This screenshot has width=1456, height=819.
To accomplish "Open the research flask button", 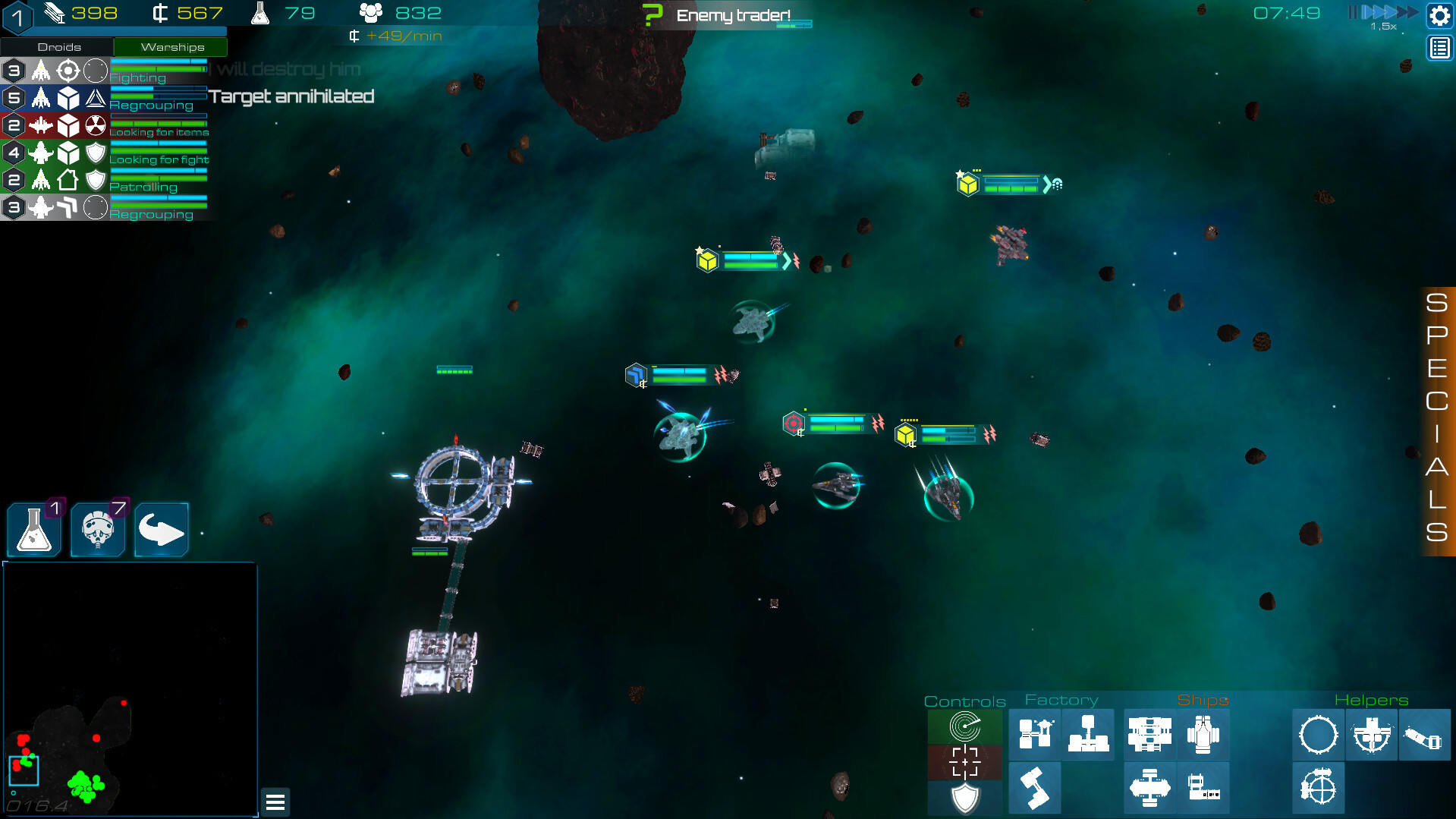I will pyautogui.click(x=34, y=529).
